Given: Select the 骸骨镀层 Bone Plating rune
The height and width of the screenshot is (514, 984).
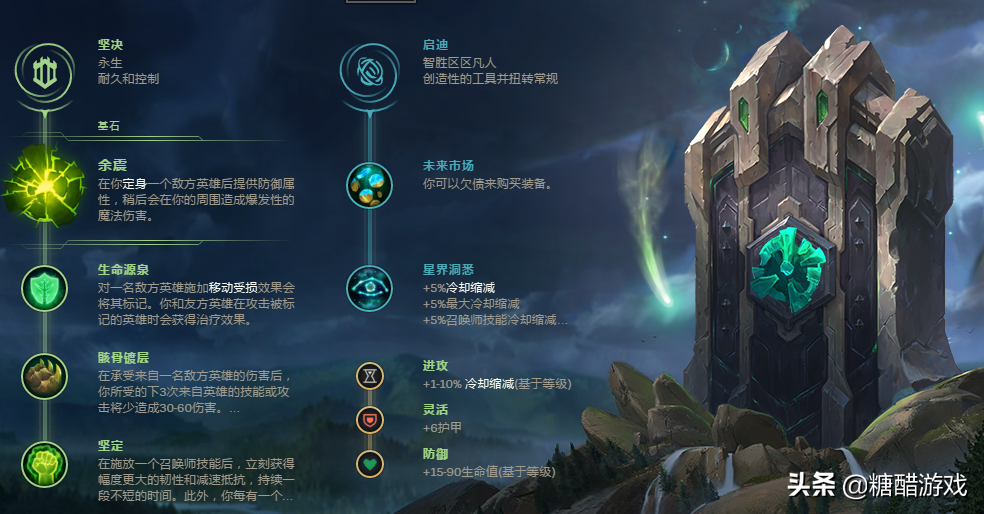Looking at the screenshot, I should pos(44,376).
